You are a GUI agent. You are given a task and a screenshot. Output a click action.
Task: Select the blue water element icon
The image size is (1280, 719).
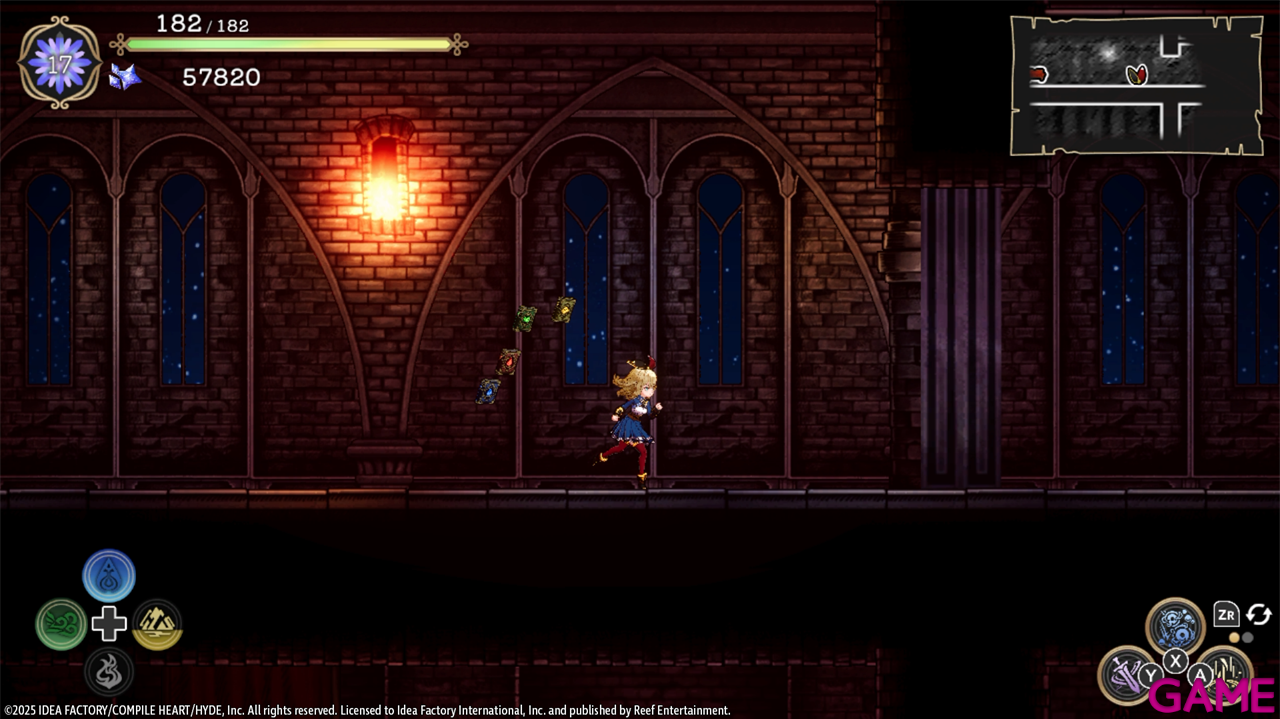pyautogui.click(x=109, y=576)
